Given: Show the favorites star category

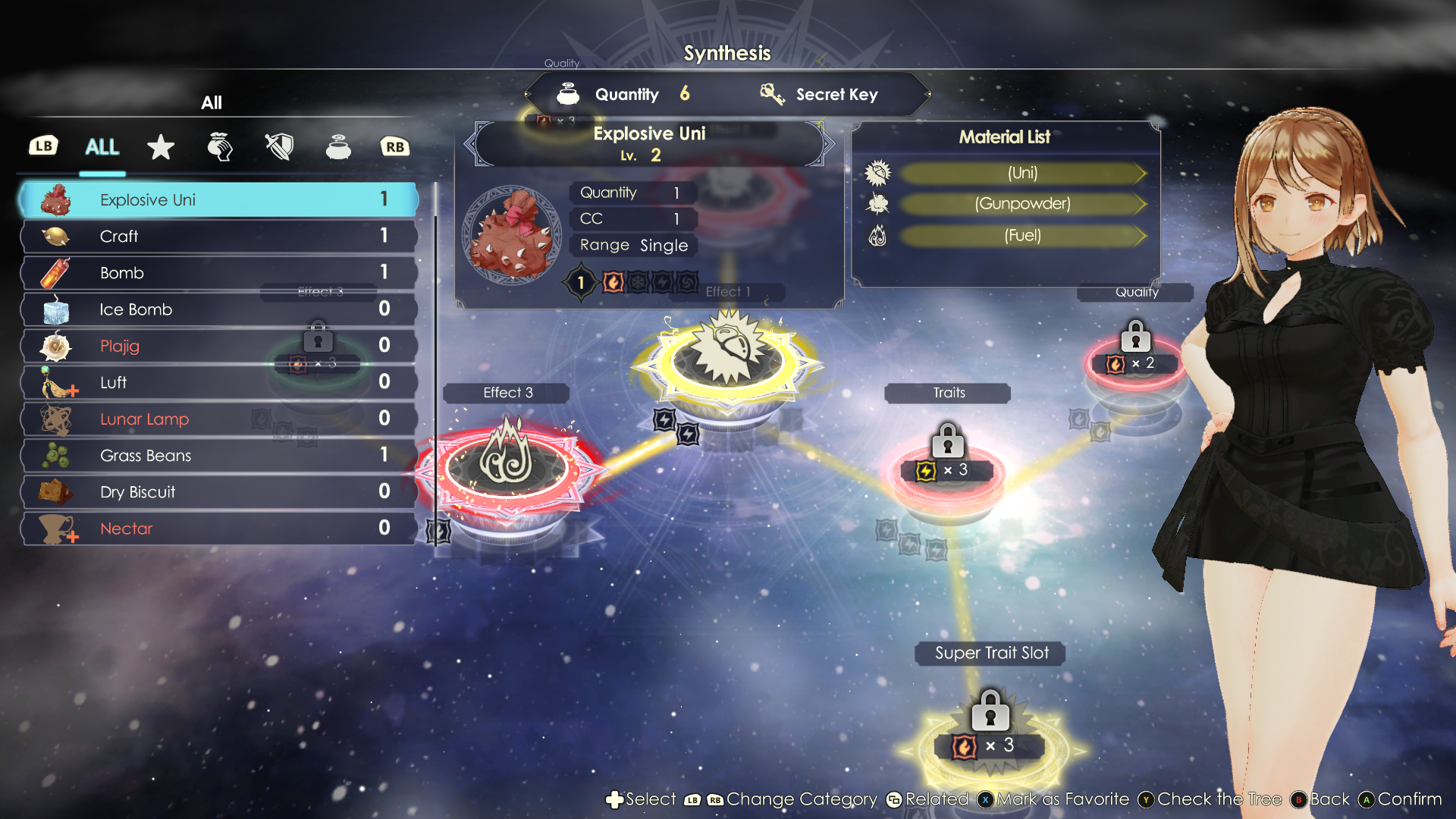Looking at the screenshot, I should 161,147.
